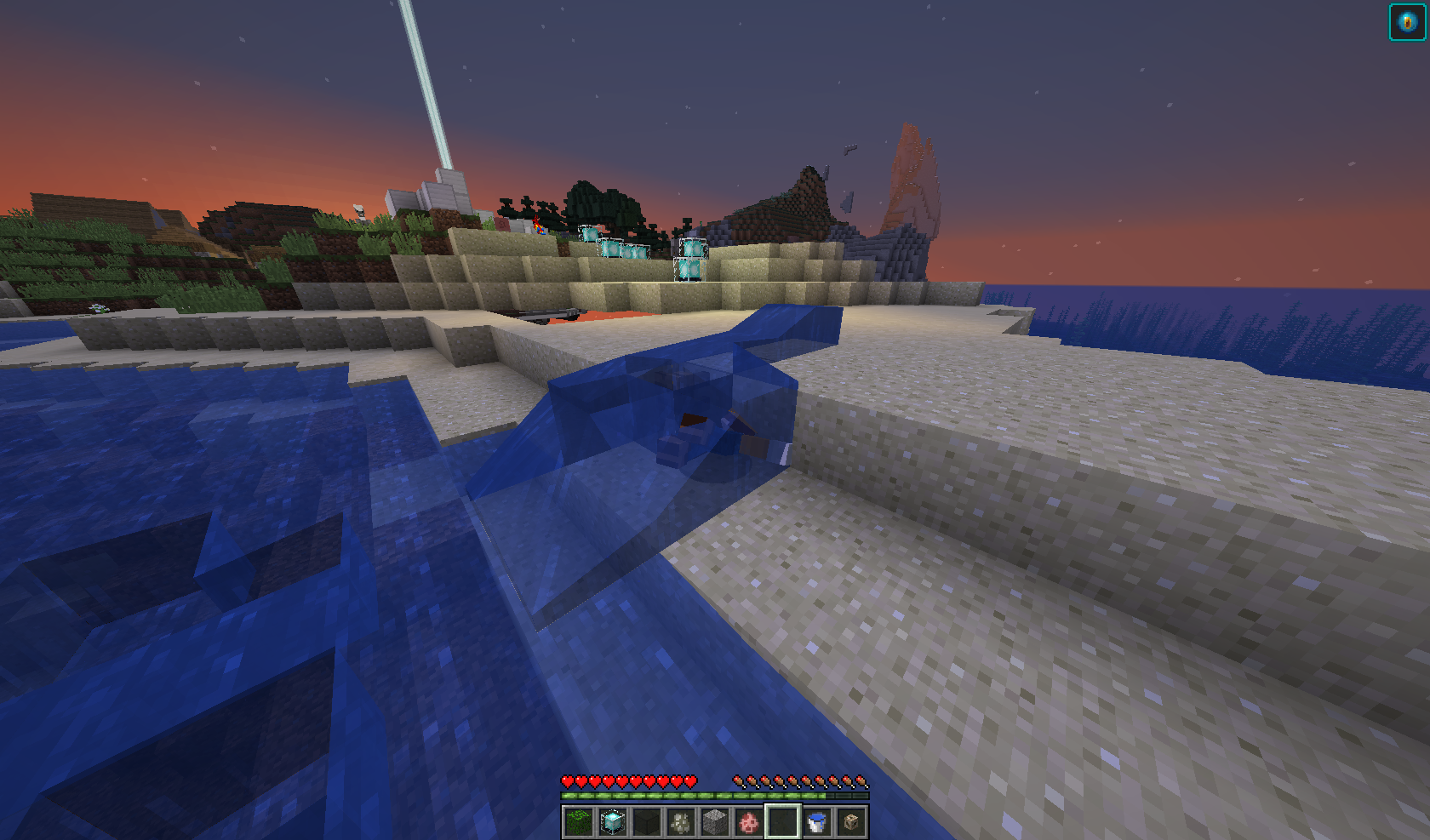Select the black block hotbar slot
The image size is (1430, 840).
point(647,822)
